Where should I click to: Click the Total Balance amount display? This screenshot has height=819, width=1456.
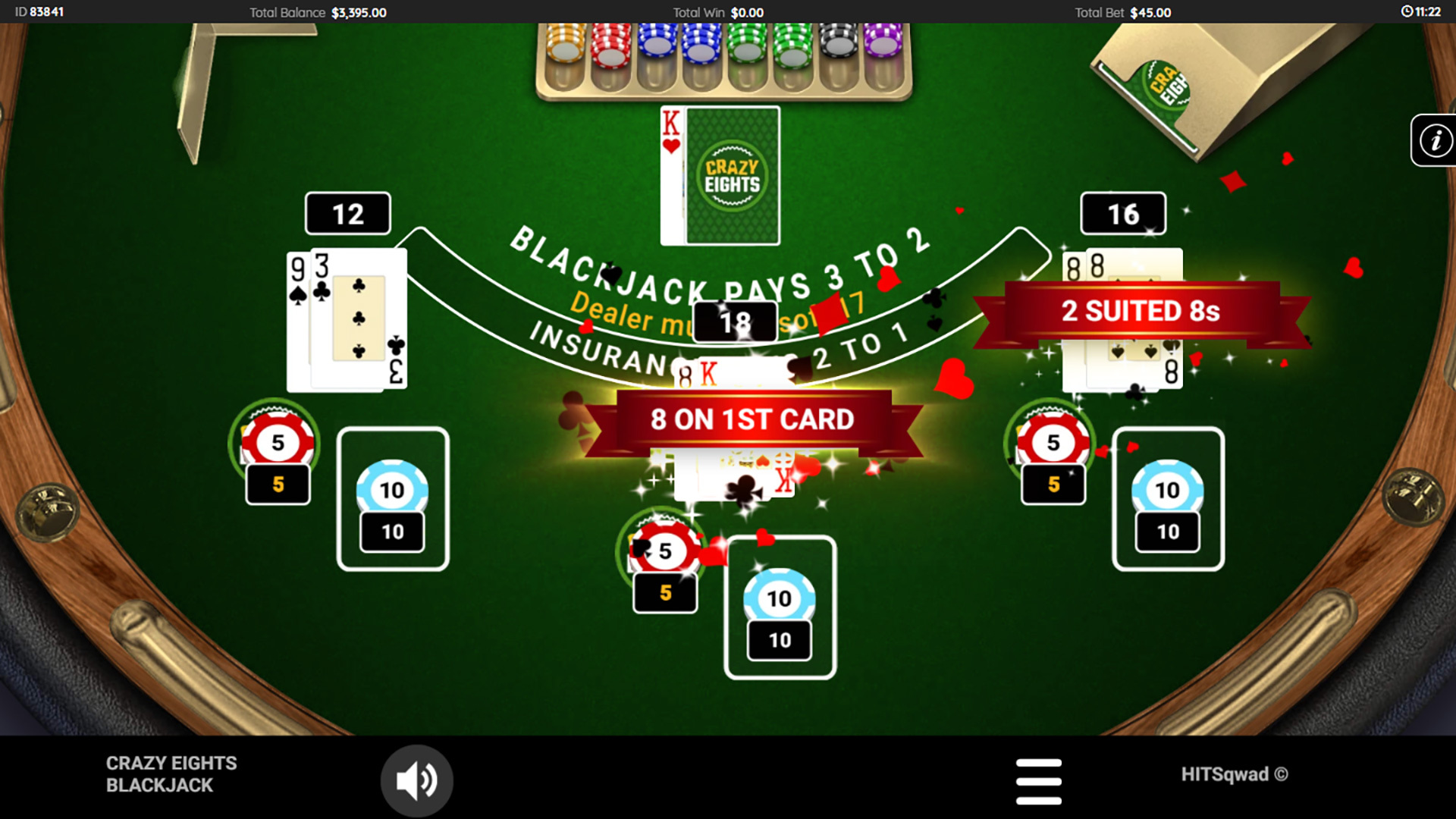coord(358,12)
